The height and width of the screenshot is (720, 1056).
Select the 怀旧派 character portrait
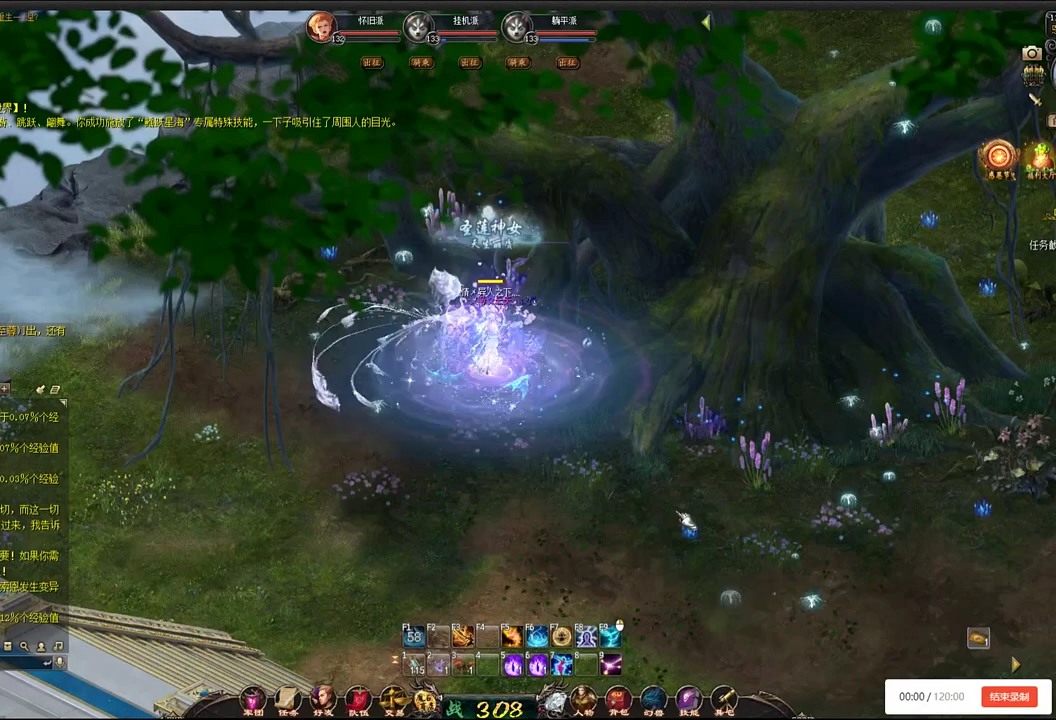click(321, 27)
